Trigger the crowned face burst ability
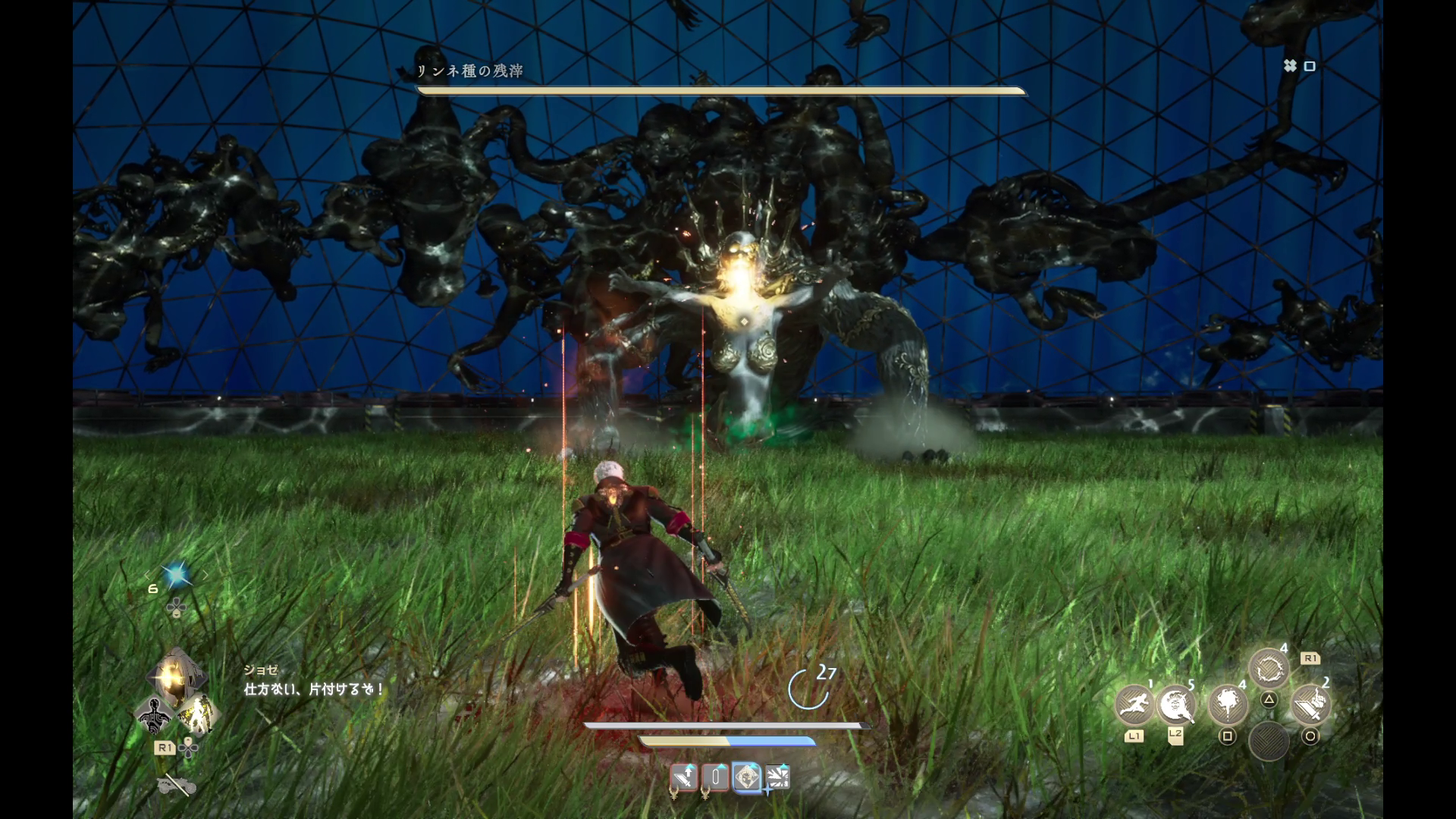This screenshot has height=819, width=1456. pyautogui.click(x=1176, y=705)
